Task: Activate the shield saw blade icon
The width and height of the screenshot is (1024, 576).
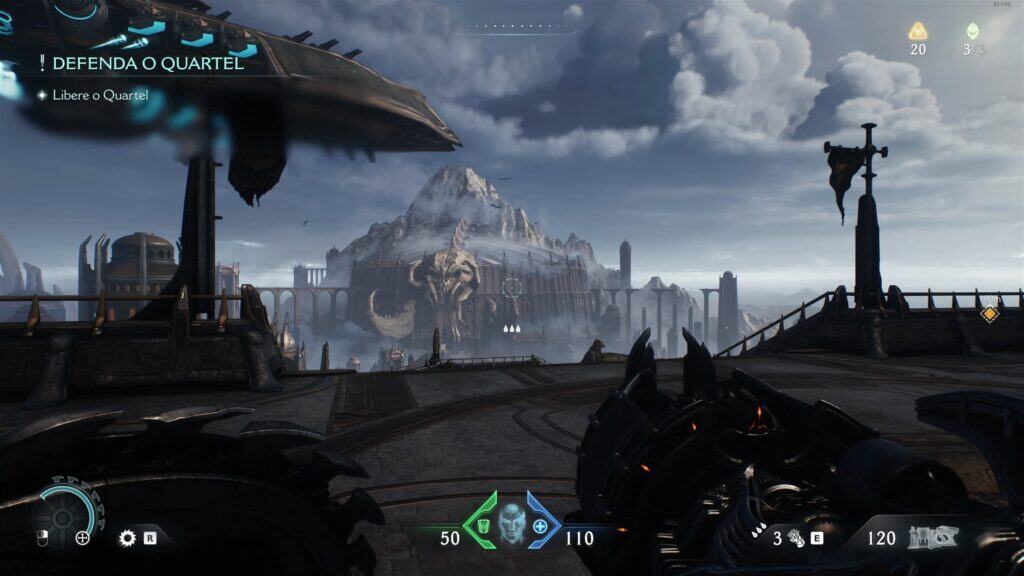Action: (127, 538)
